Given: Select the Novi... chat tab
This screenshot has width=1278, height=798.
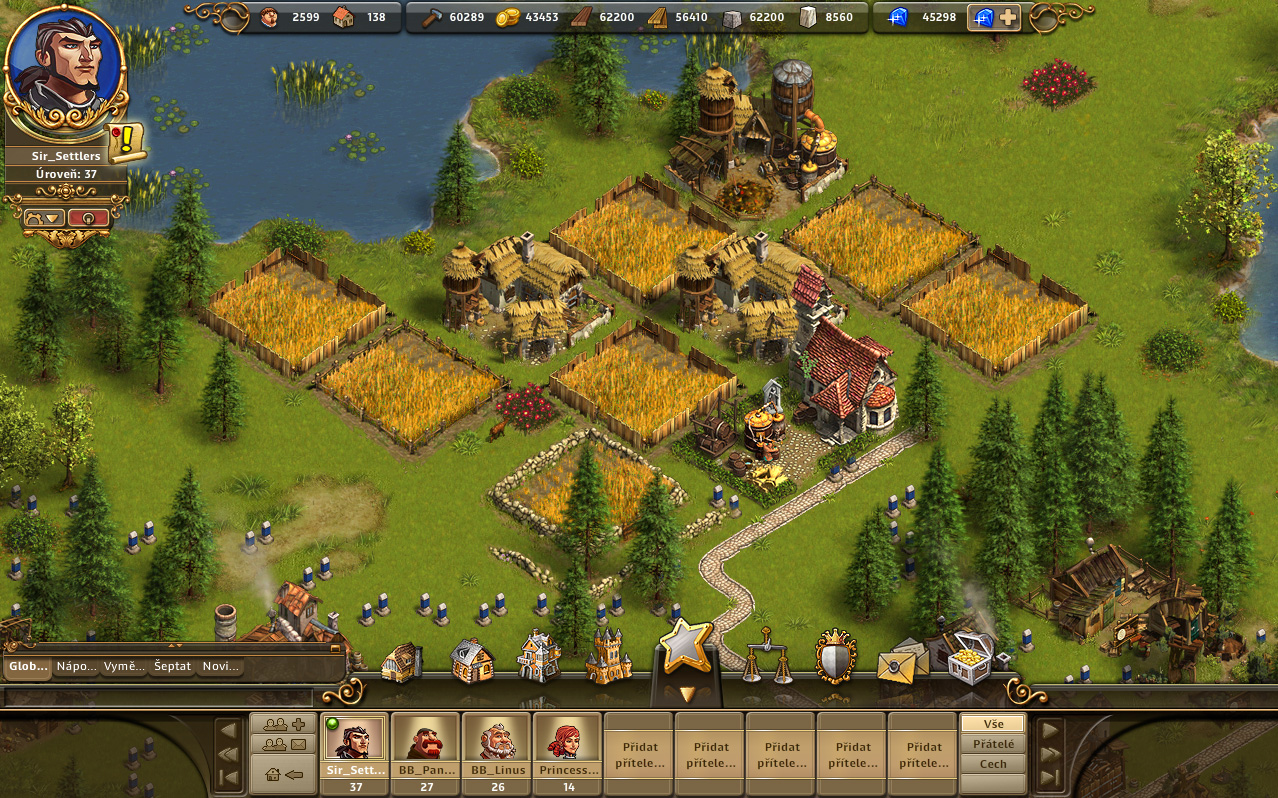Looking at the screenshot, I should pos(220,667).
